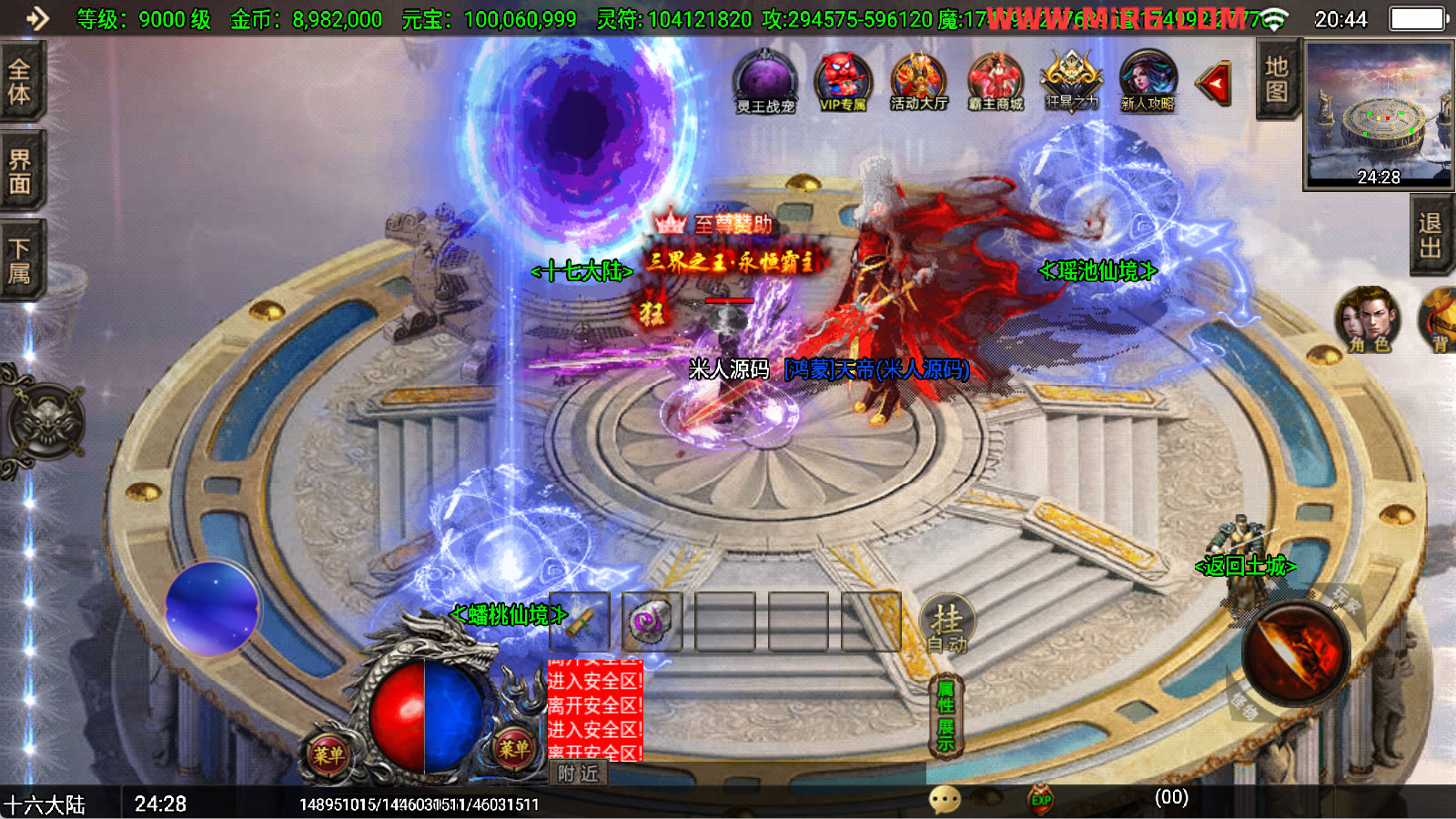
Task: Show the 属性展示 attribute panel
Action: point(946,716)
